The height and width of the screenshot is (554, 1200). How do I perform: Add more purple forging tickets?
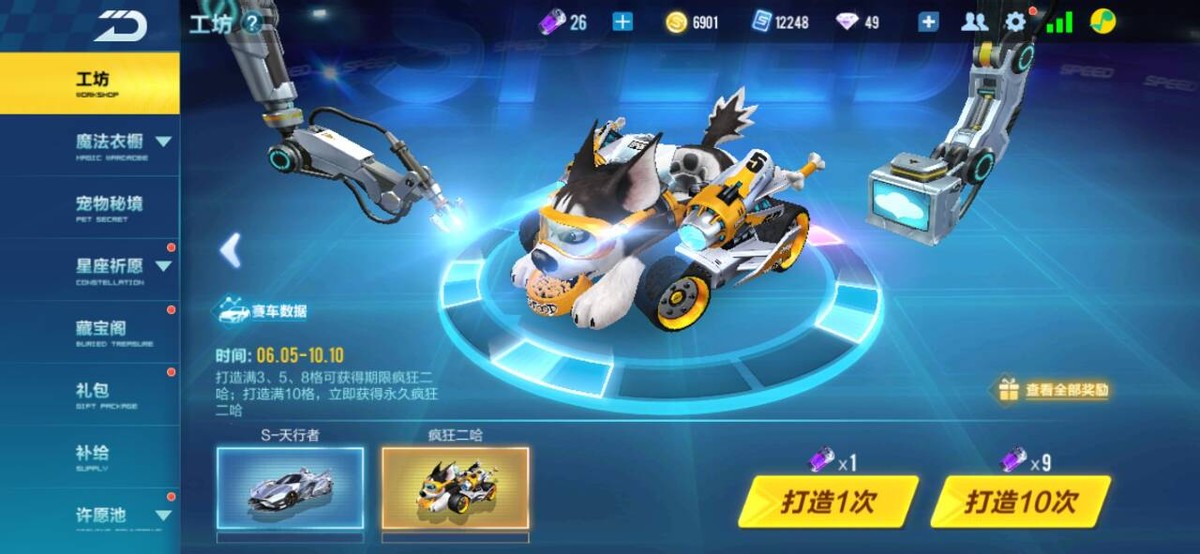click(x=622, y=22)
